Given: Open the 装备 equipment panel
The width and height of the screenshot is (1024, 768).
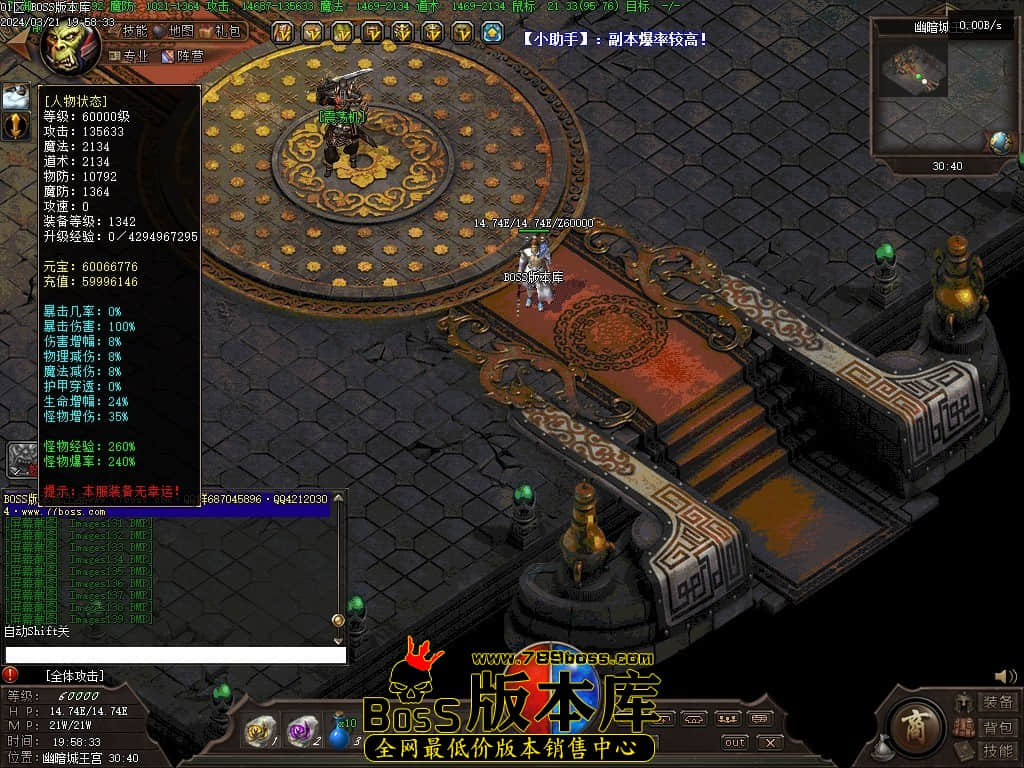Looking at the screenshot, I should tap(996, 703).
